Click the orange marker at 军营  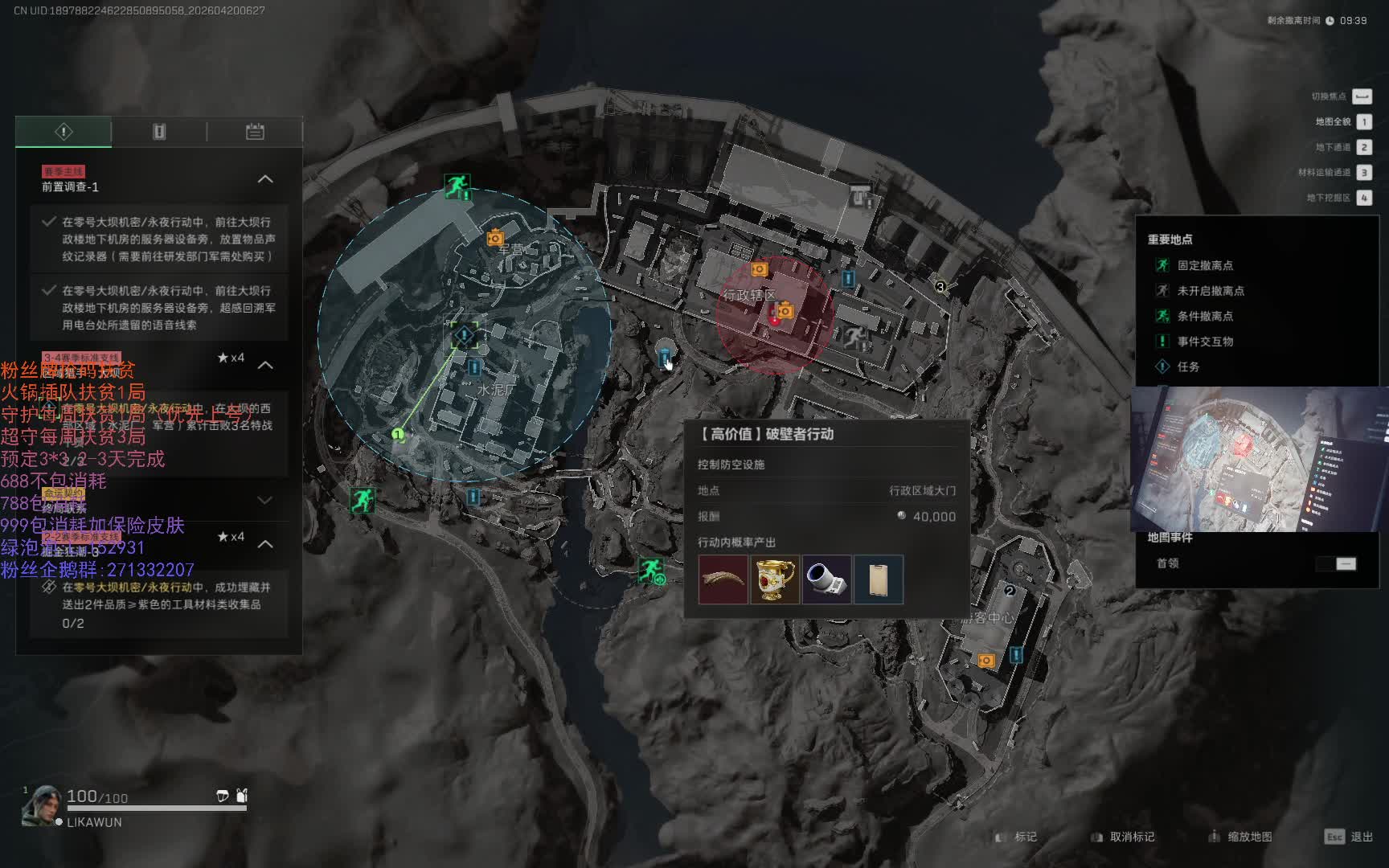pos(495,238)
